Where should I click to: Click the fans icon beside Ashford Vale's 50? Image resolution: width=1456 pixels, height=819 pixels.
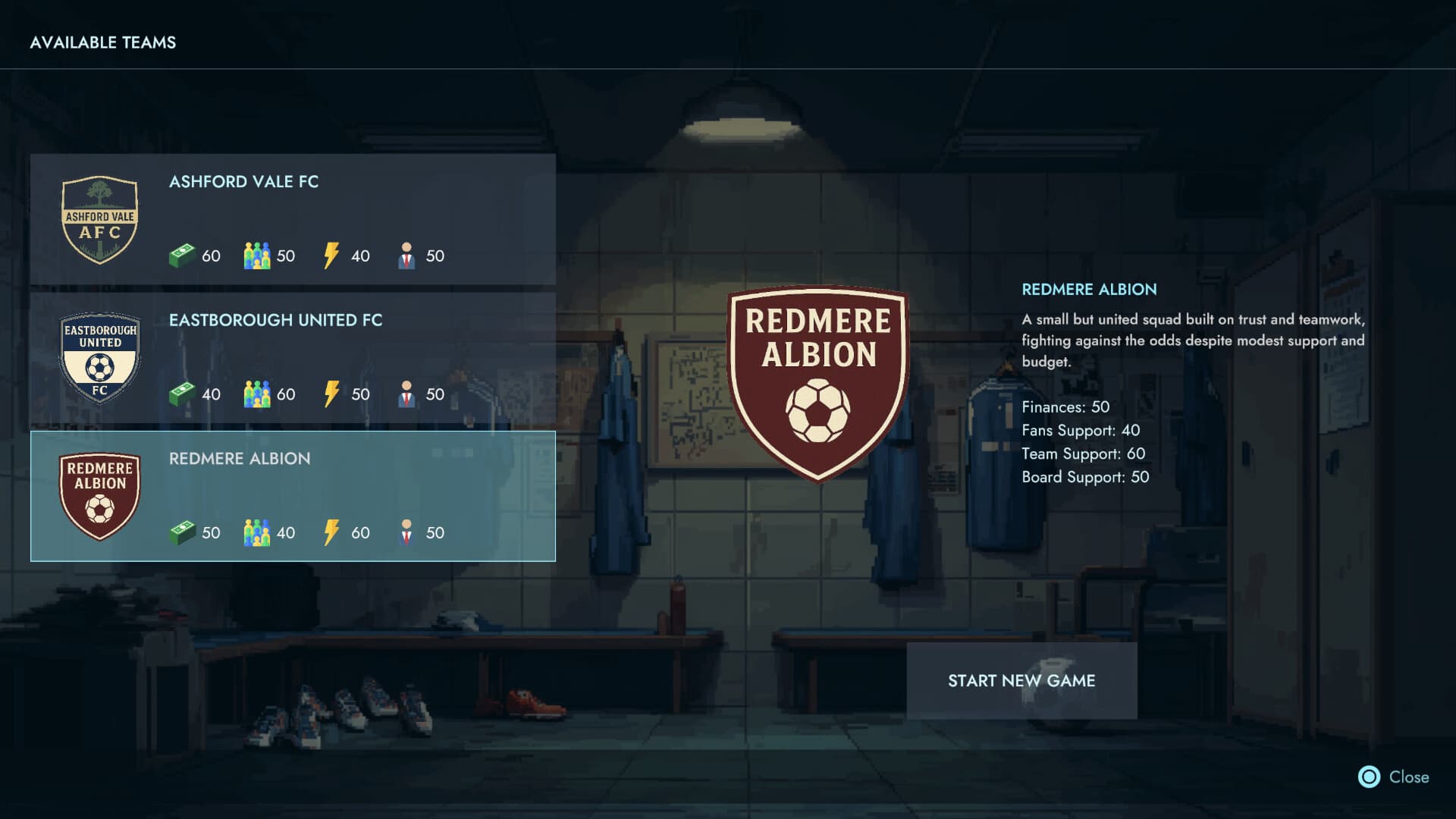(258, 256)
